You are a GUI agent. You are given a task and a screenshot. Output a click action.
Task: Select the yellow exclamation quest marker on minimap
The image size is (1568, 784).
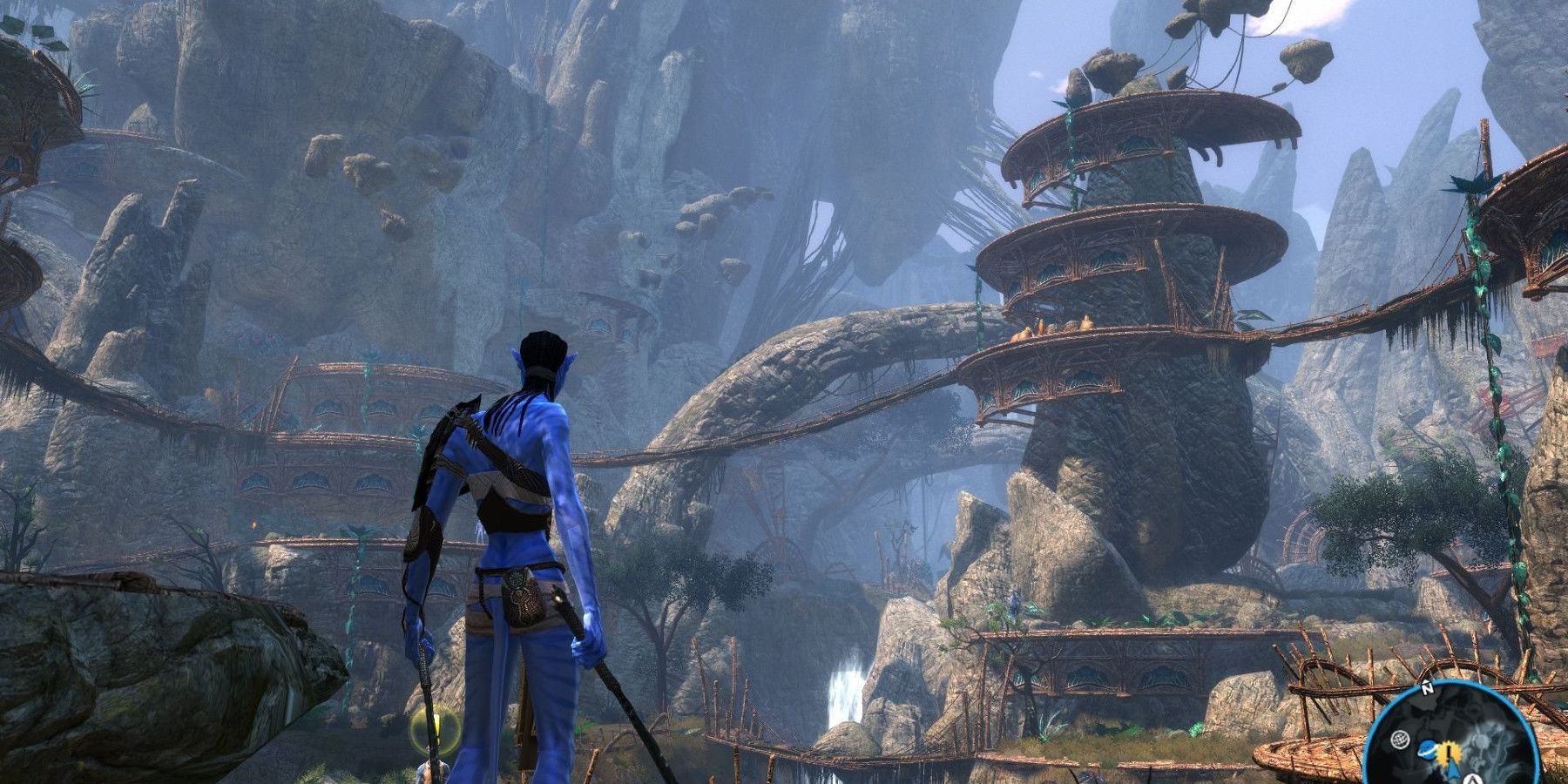tap(1450, 752)
